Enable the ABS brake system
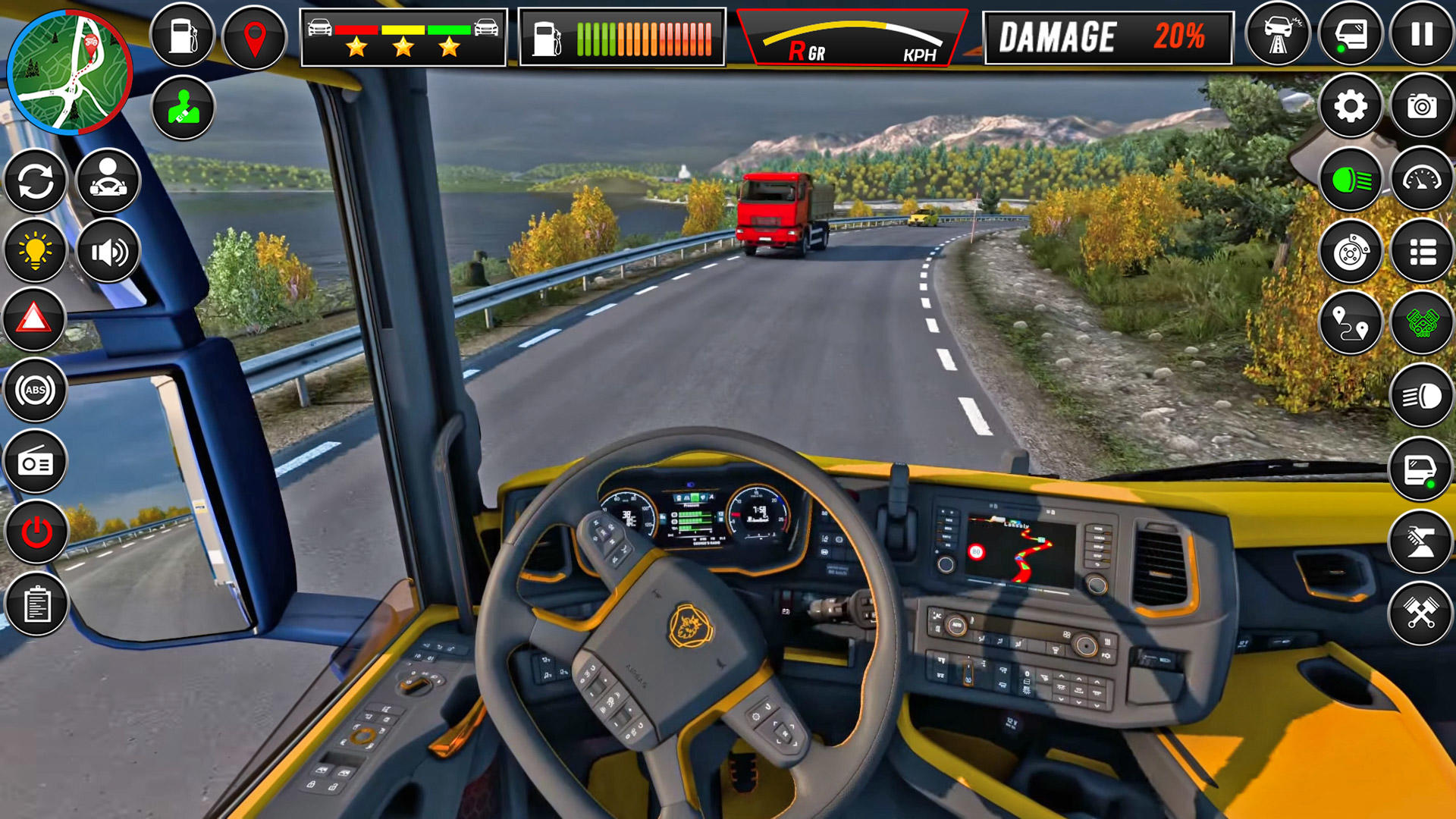The image size is (1456, 819). pyautogui.click(x=34, y=391)
